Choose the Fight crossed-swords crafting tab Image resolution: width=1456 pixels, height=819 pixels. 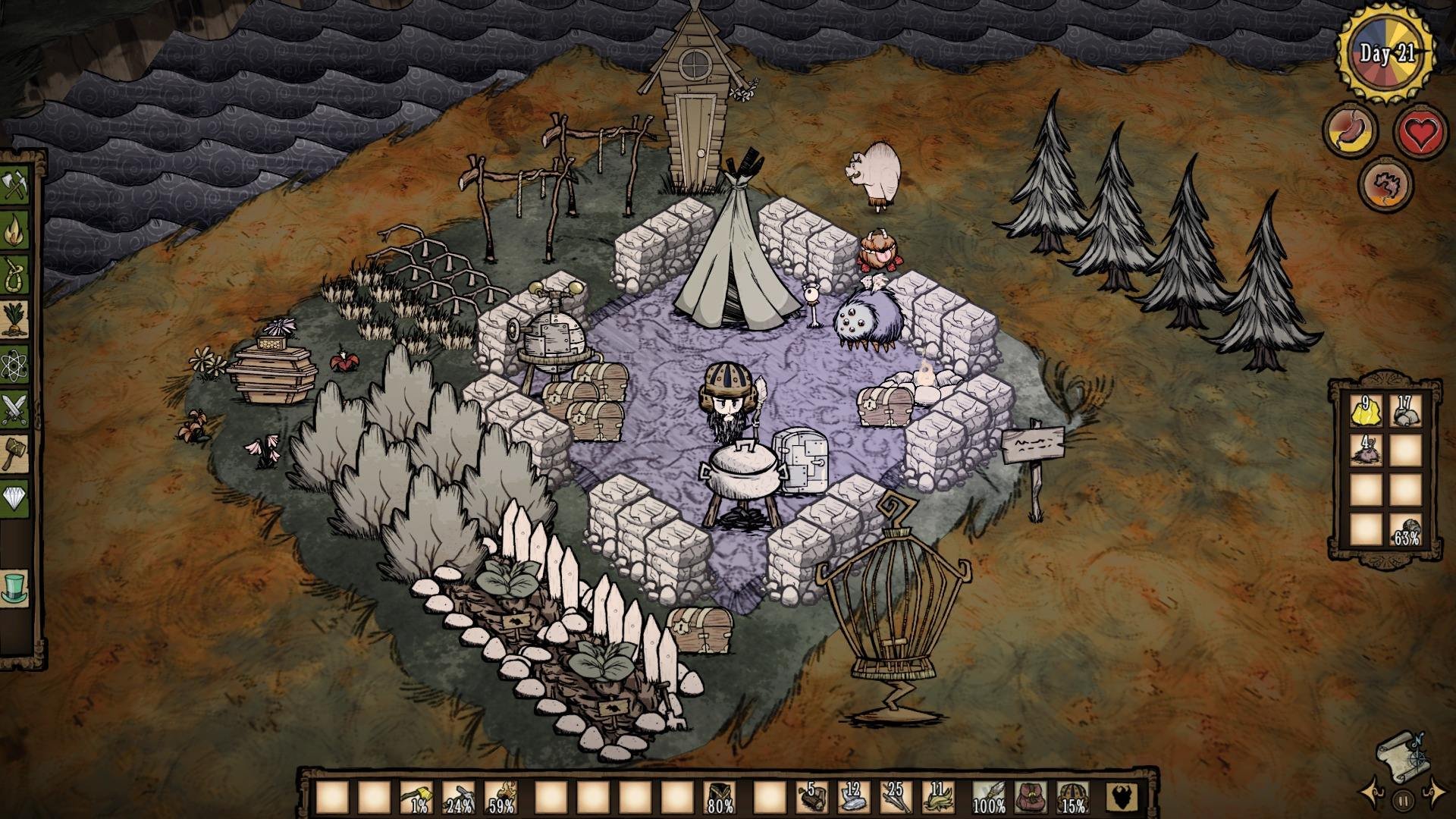tap(14, 409)
